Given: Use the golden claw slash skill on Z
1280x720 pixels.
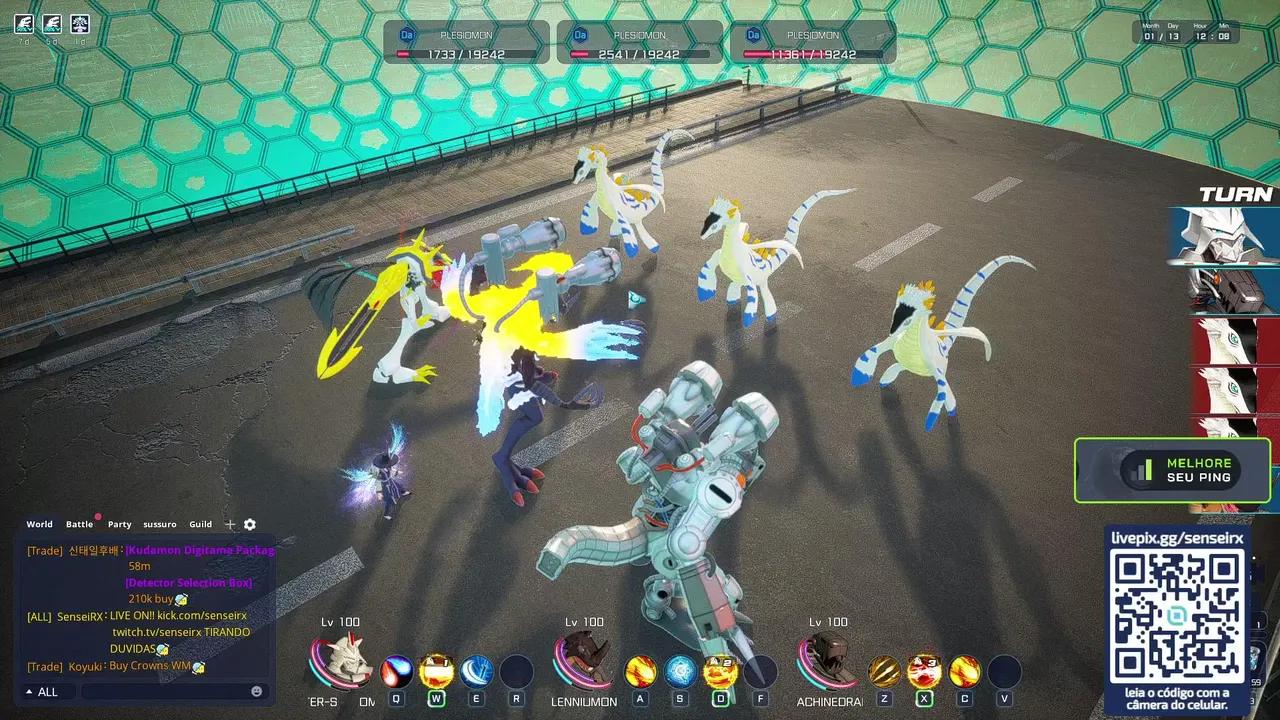Looking at the screenshot, I should 885,670.
